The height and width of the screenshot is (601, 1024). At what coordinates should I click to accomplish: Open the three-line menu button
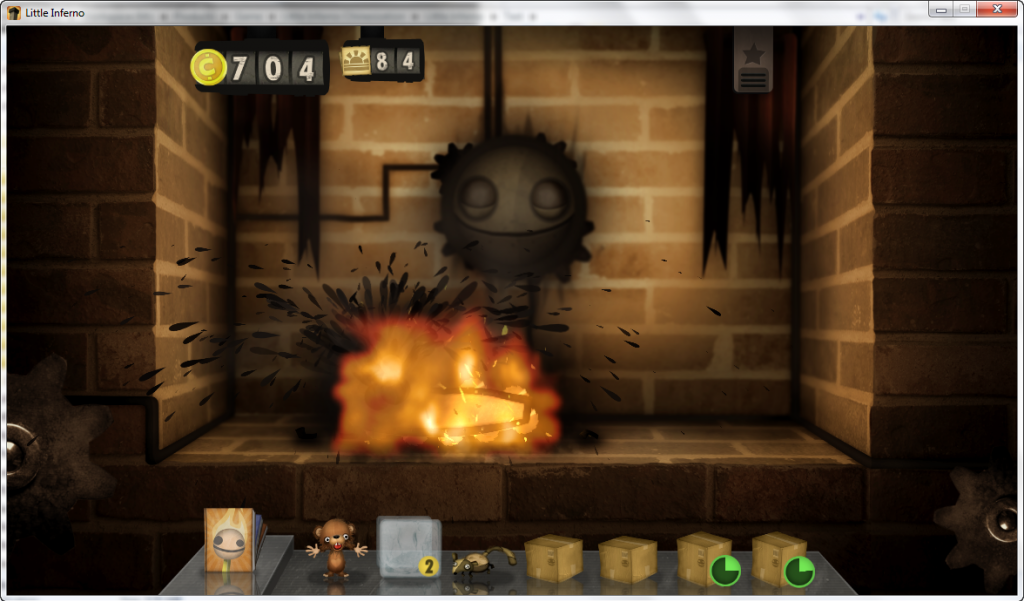pos(753,79)
